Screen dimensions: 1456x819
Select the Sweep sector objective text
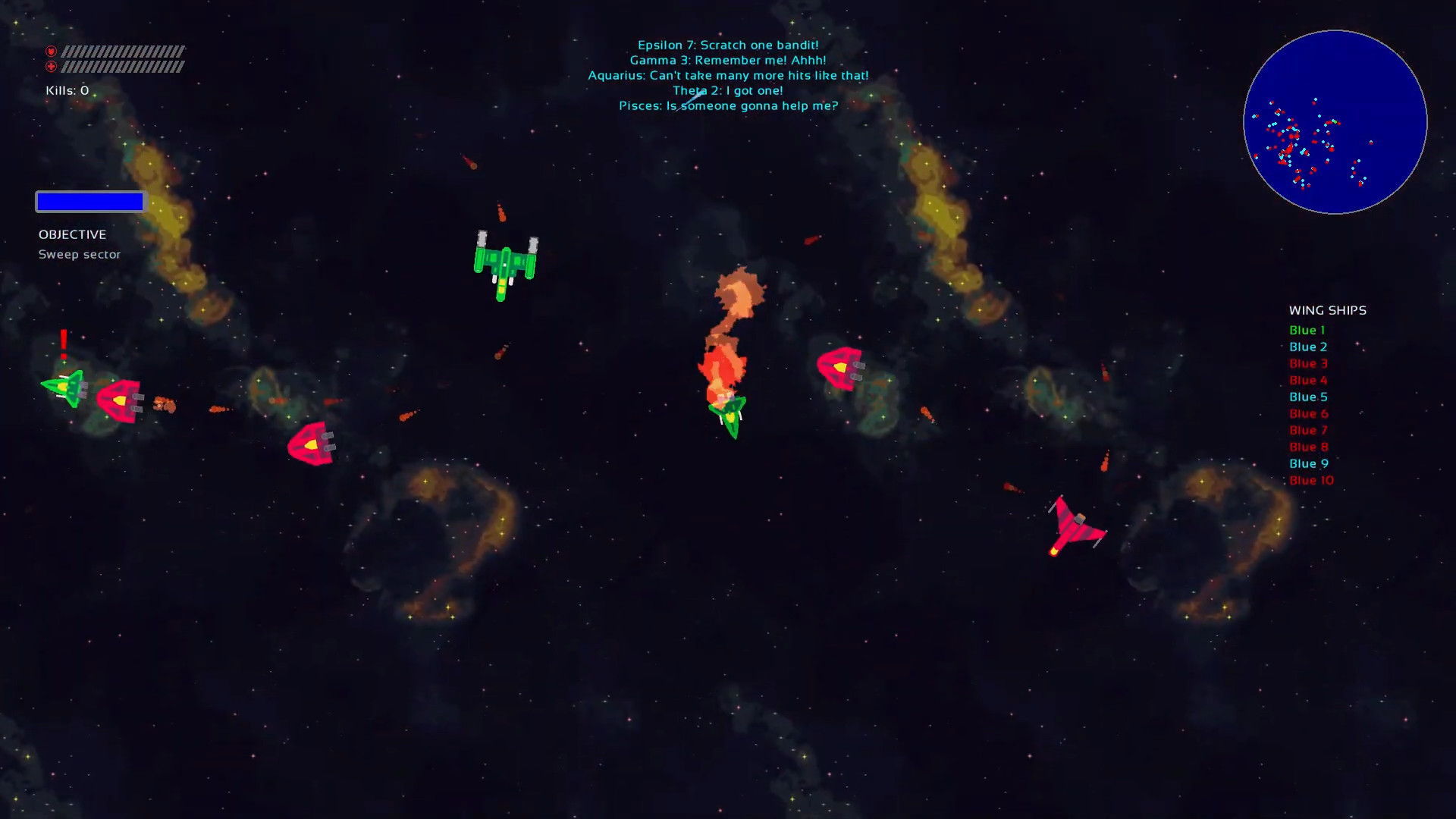(80, 254)
